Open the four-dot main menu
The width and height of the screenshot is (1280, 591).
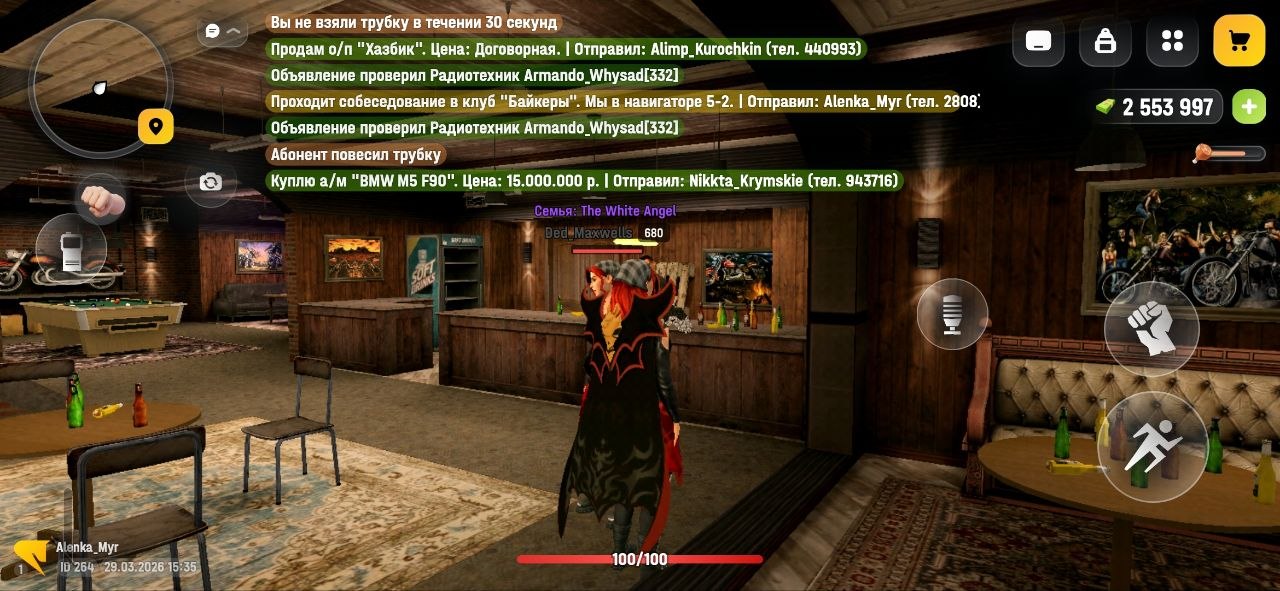tap(1172, 41)
